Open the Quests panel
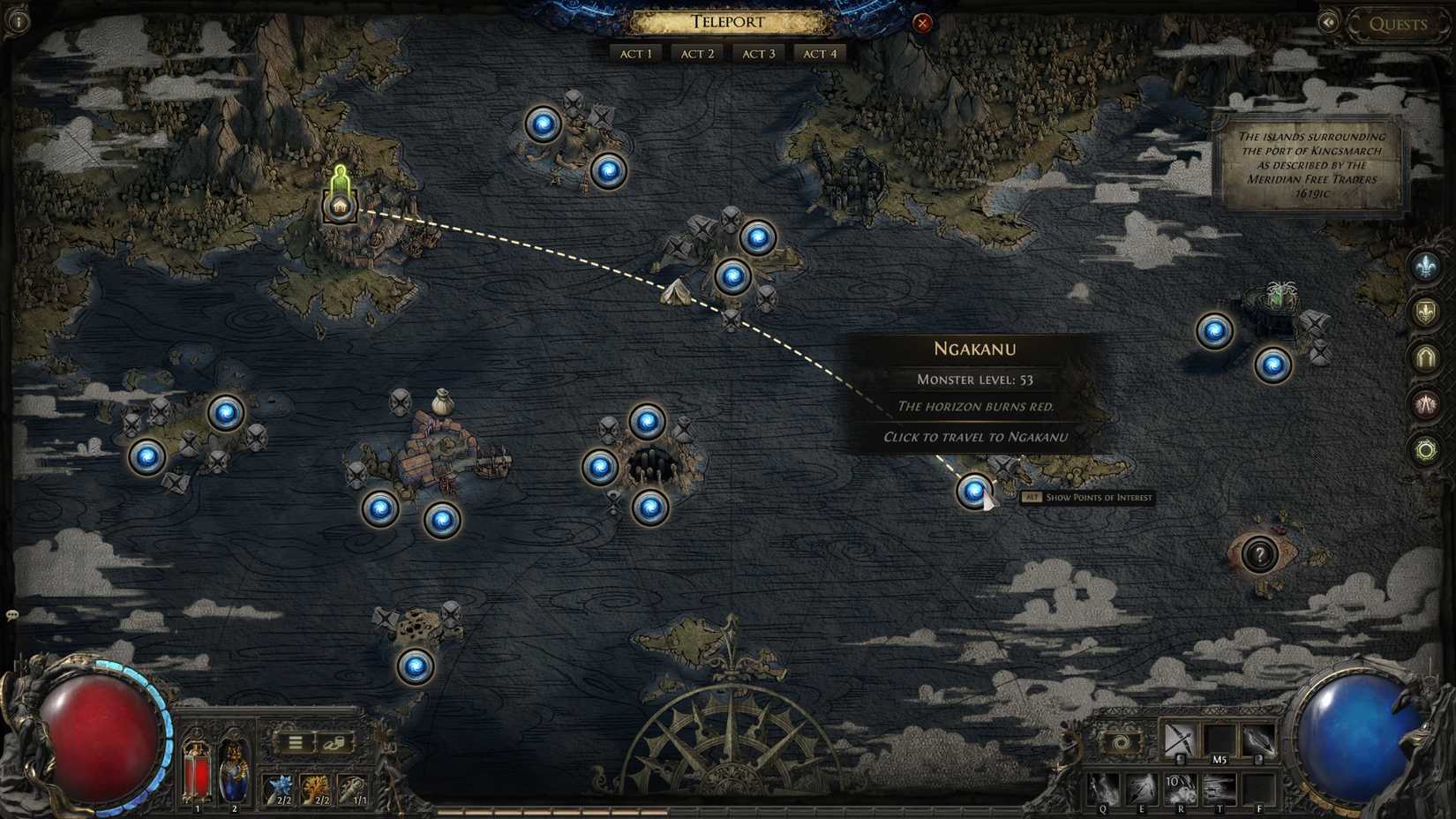 tap(1400, 24)
